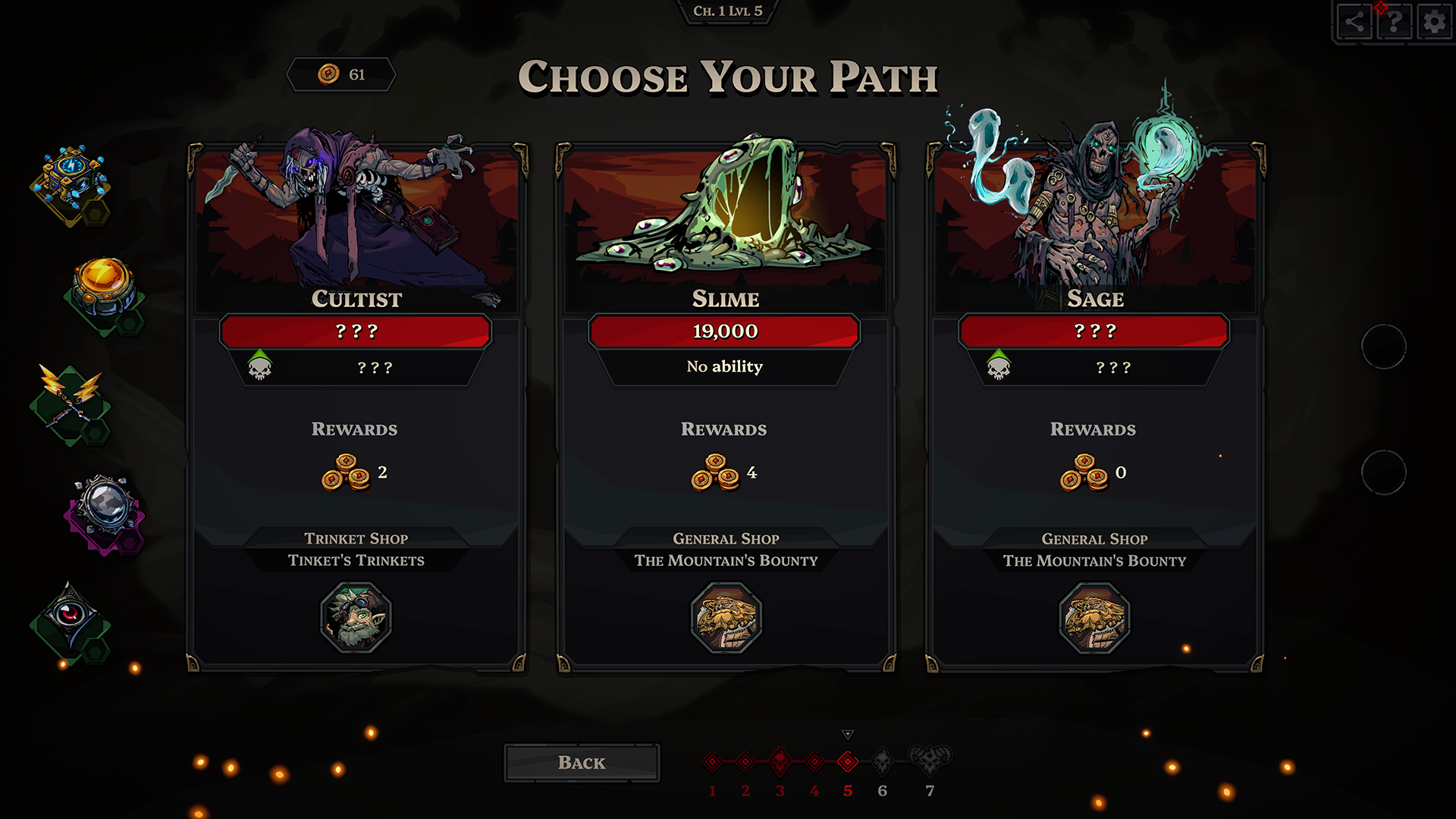1456x819 pixels.
Task: Go back with the Back button
Action: pos(582,763)
